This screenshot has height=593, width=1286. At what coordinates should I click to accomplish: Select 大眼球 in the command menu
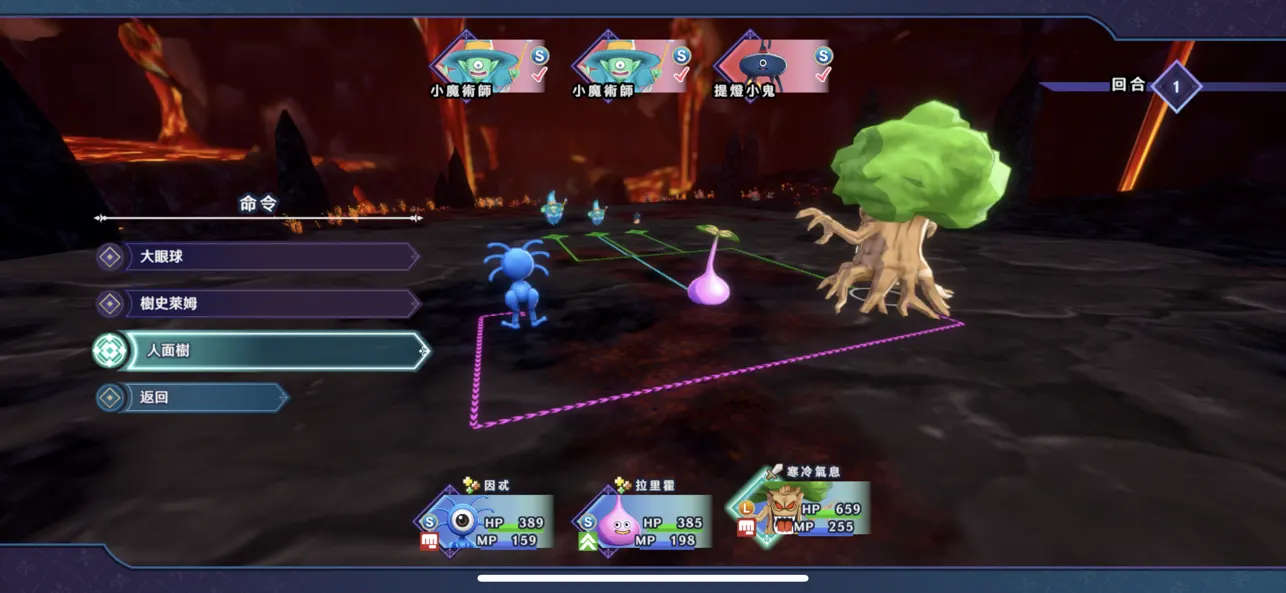[x=260, y=257]
